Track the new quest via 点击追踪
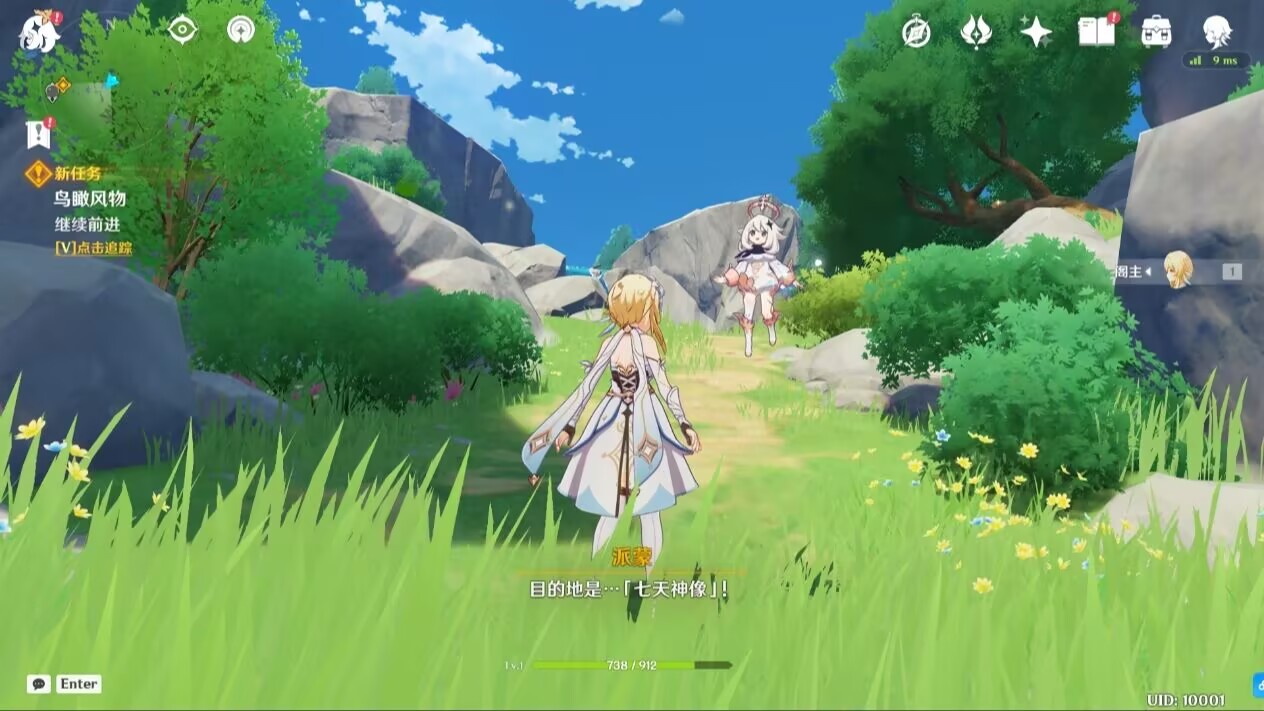 click(x=93, y=248)
